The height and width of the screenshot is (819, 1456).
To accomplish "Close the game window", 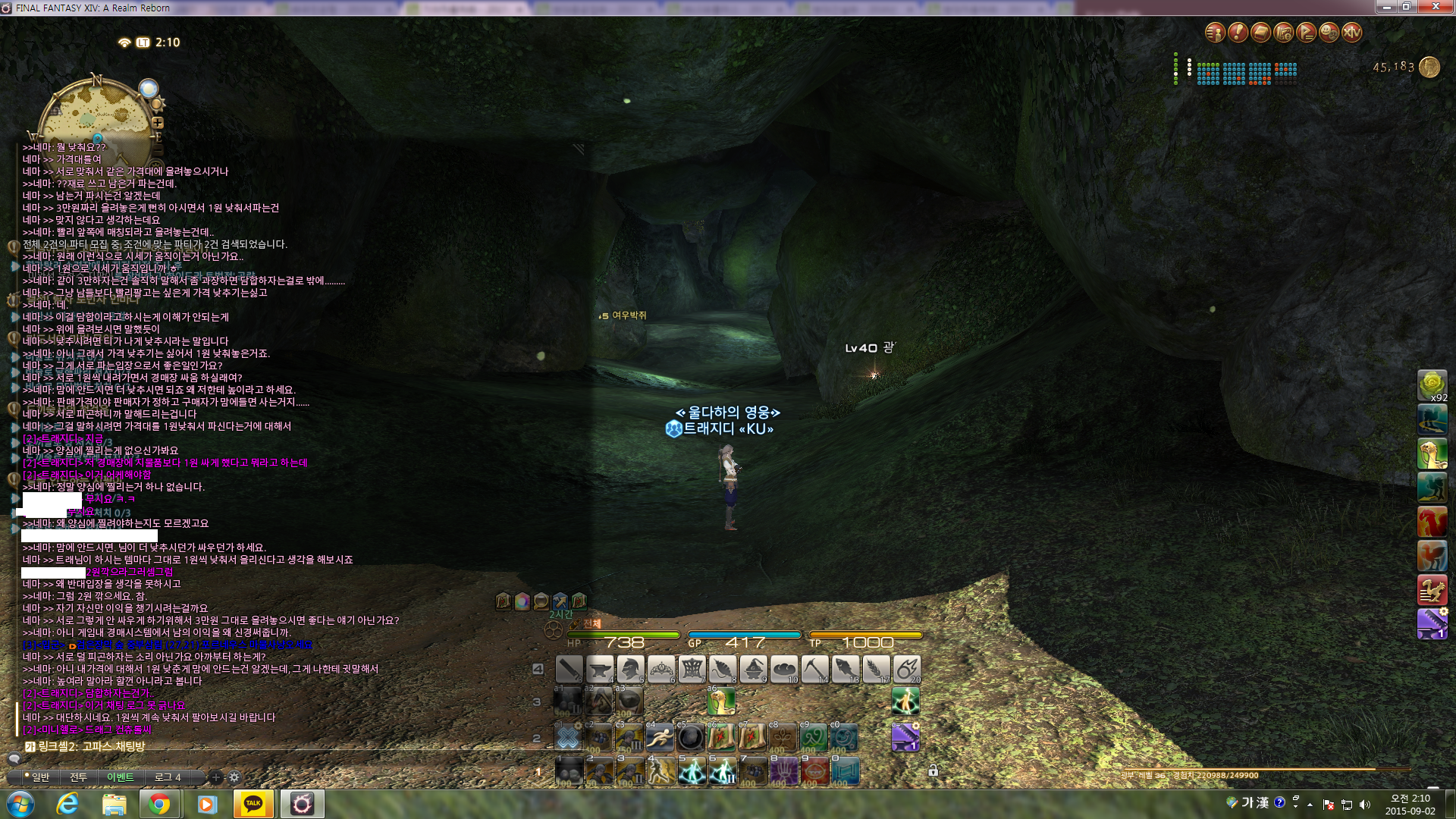I will [x=1436, y=7].
